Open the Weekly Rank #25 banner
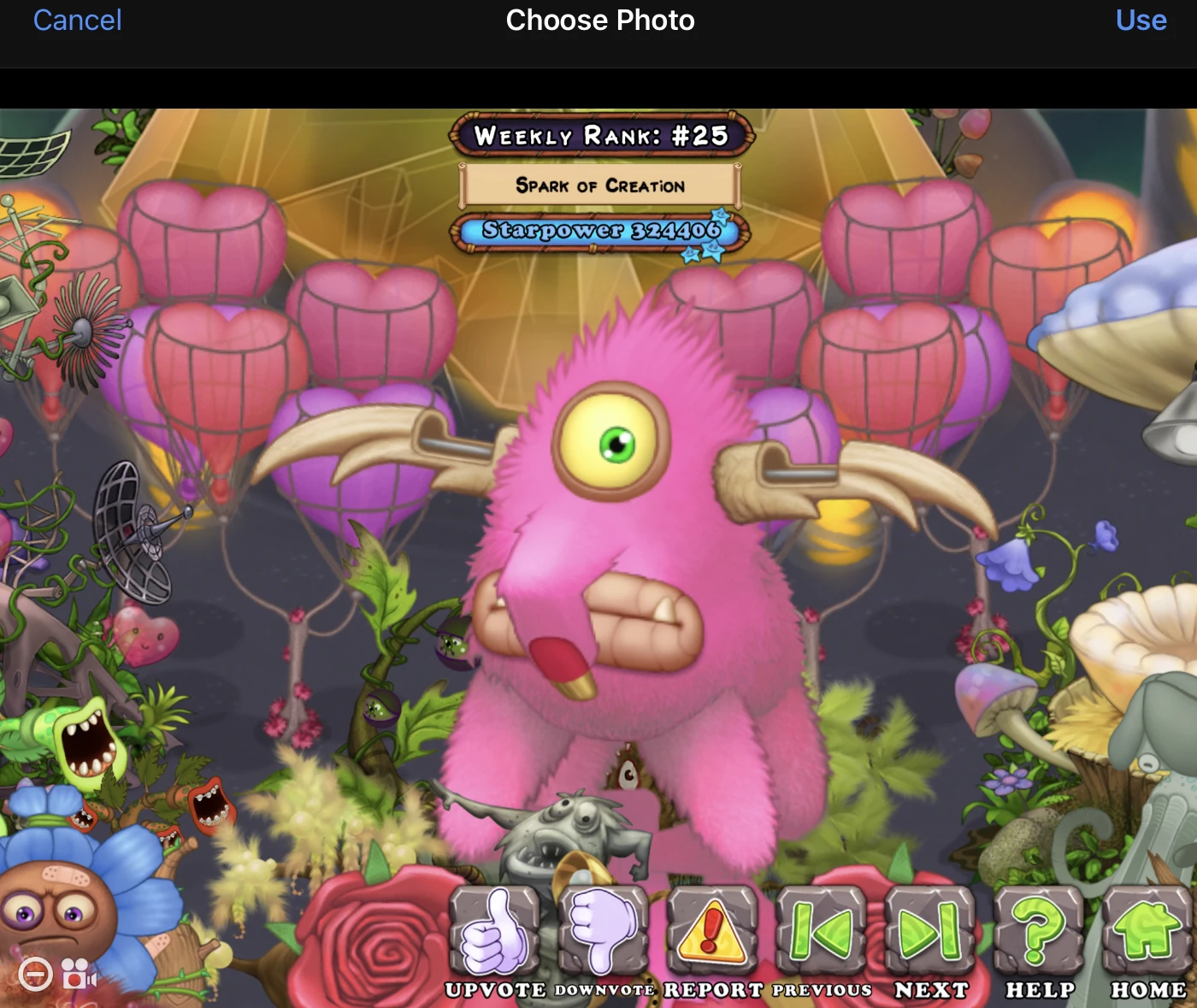Screen dimensions: 1197x1008 pos(598,133)
